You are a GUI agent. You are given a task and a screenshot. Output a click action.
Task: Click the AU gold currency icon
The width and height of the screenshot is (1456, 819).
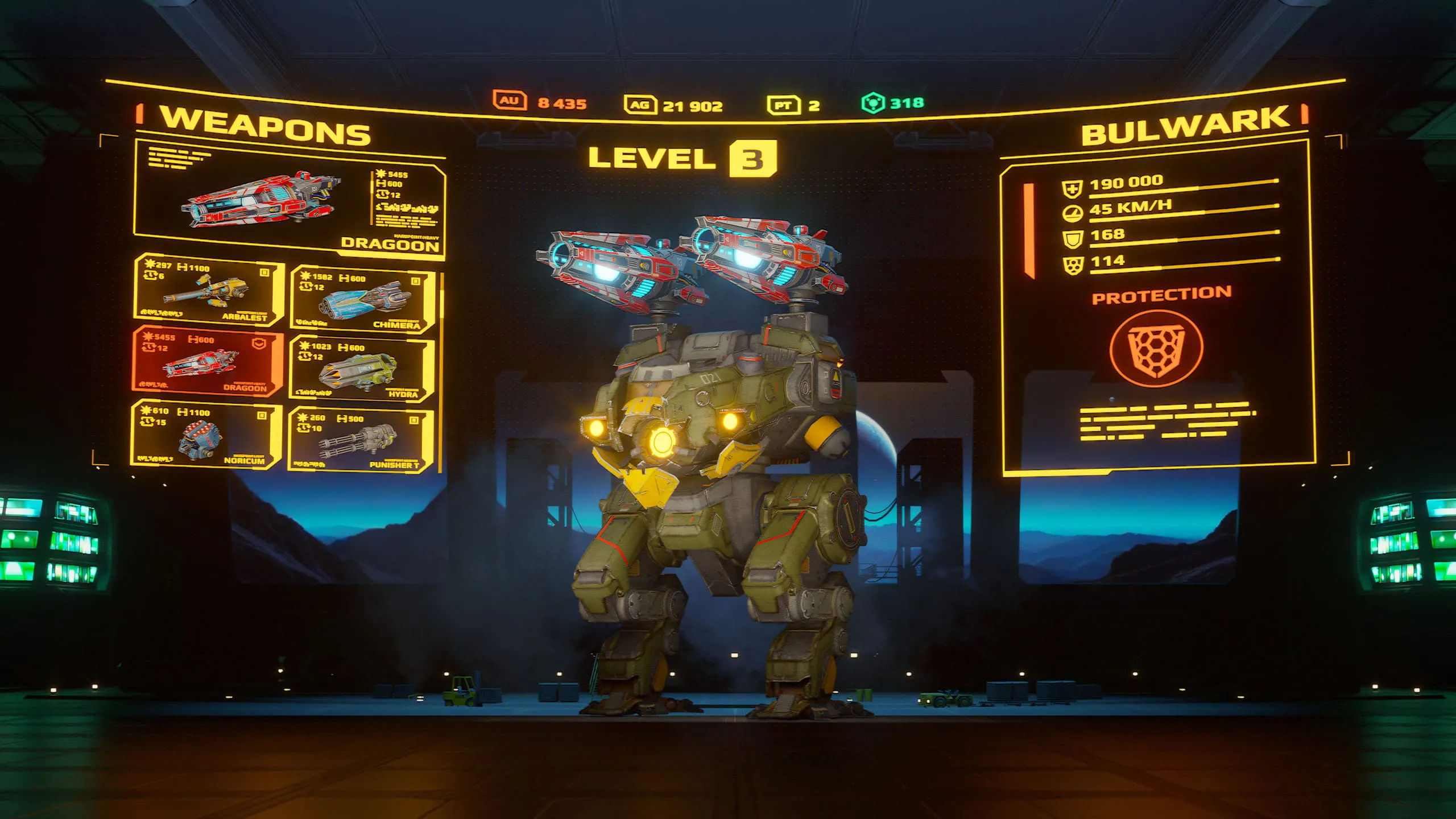pos(509,100)
